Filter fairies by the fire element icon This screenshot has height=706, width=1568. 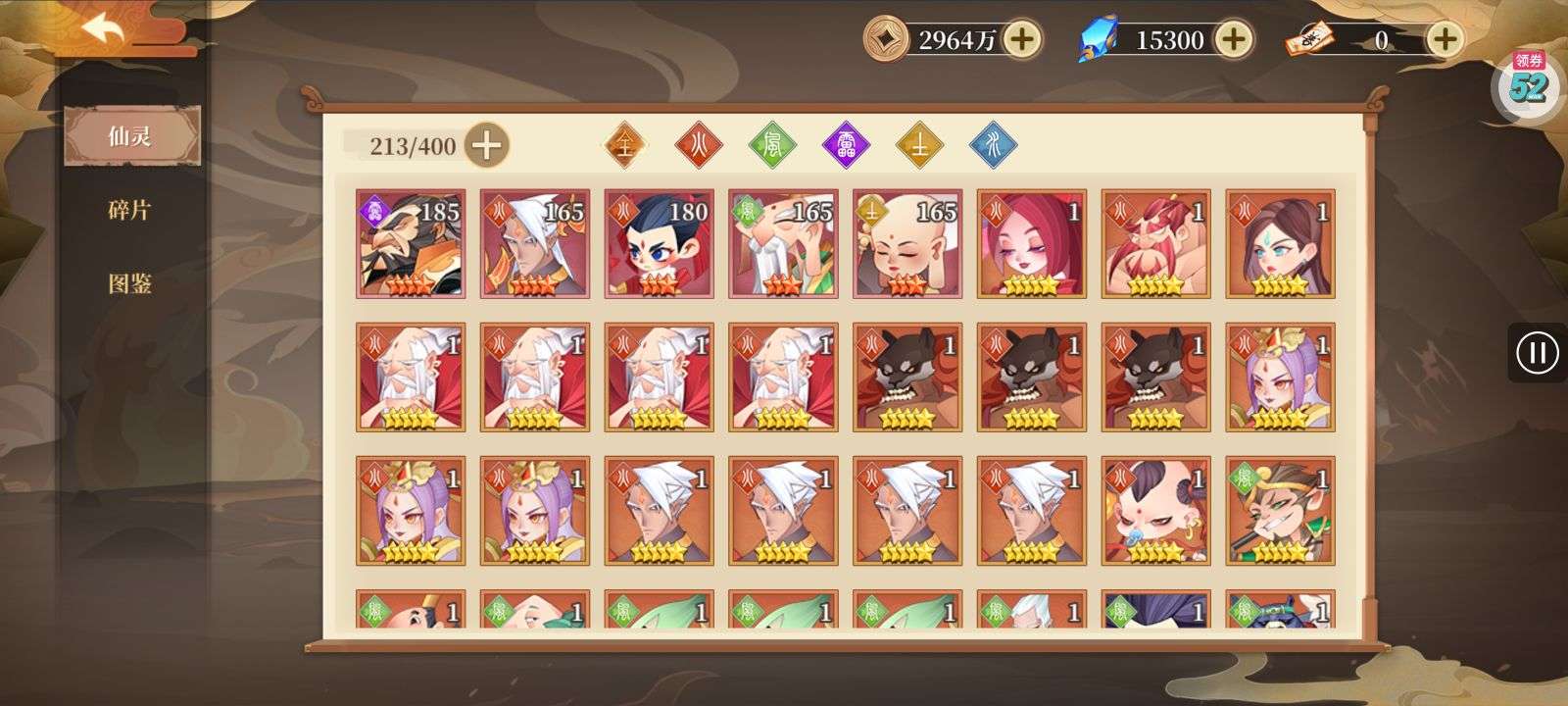(699, 143)
